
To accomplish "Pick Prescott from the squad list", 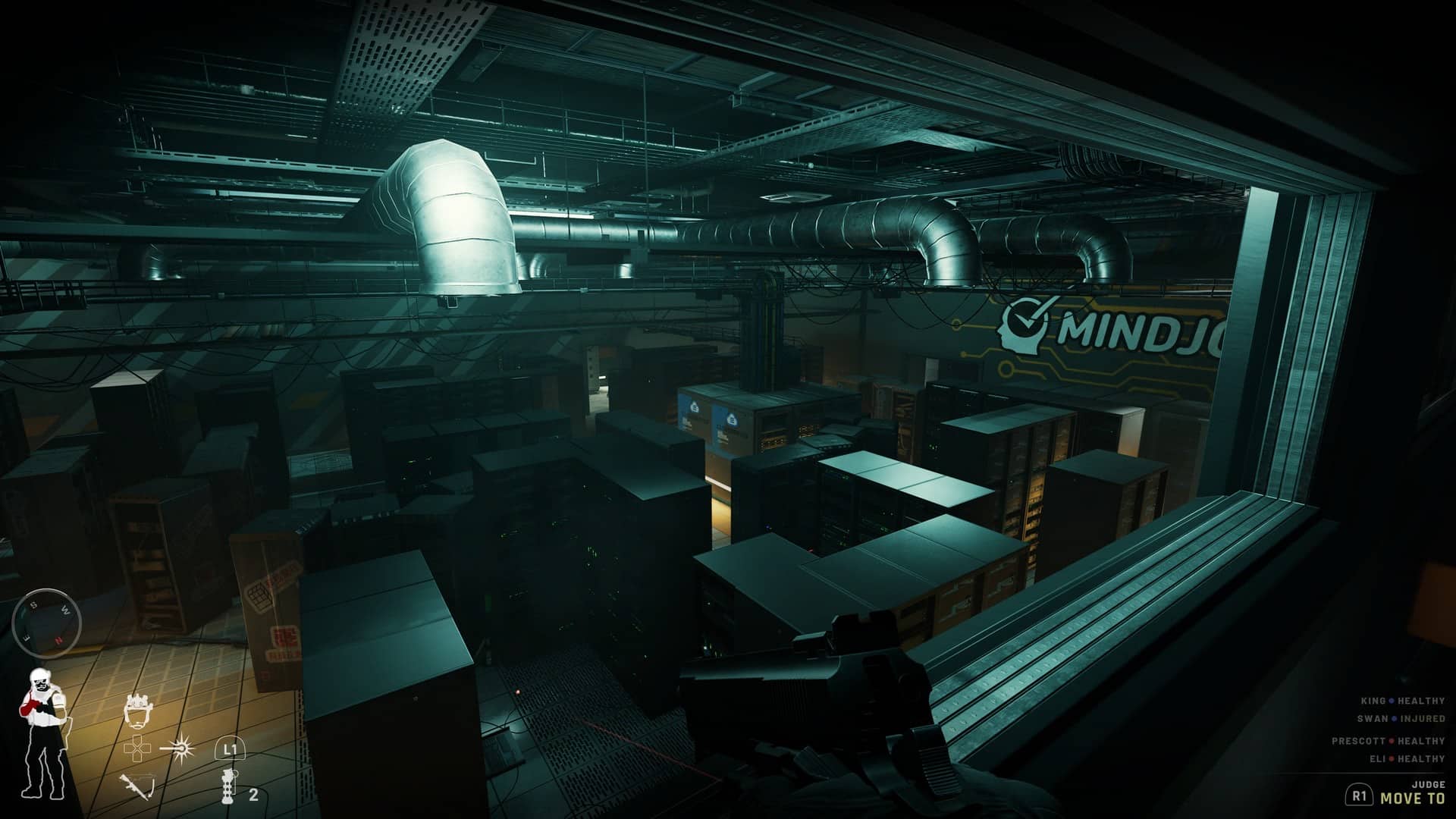I will coord(1388,741).
